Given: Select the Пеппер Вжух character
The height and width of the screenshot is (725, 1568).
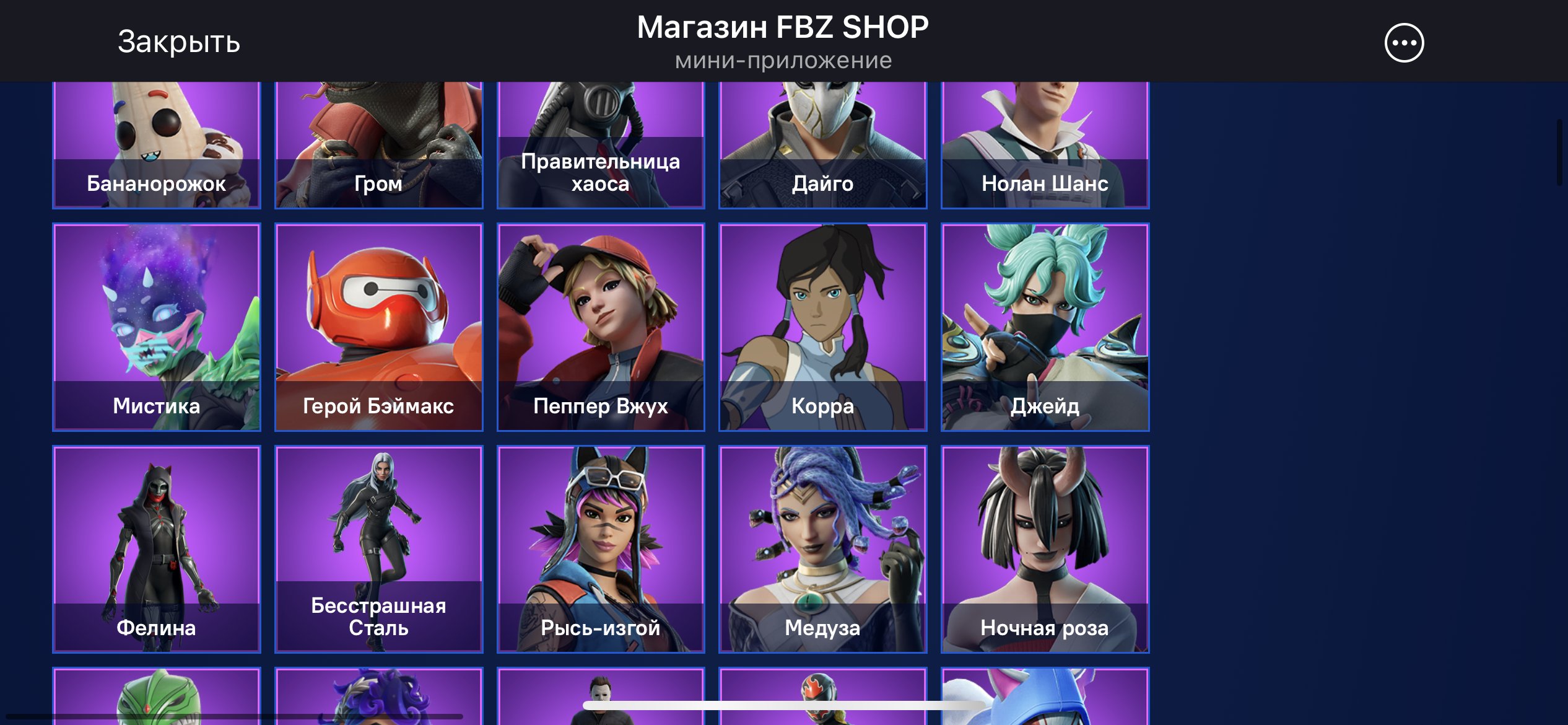Looking at the screenshot, I should coord(601,327).
